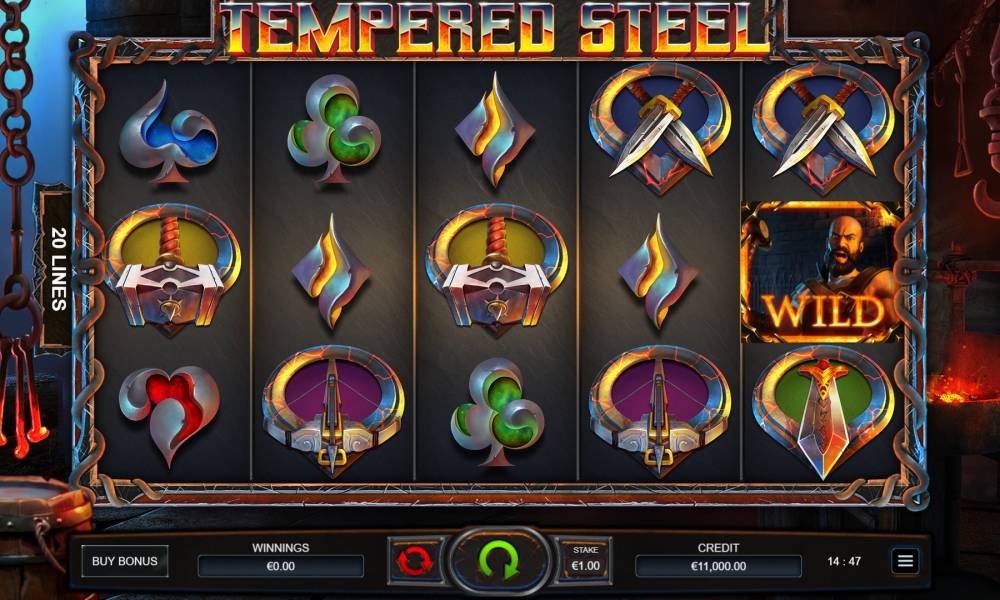Open the Buy Bonus menu
The width and height of the screenshot is (1000, 600).
[124, 561]
